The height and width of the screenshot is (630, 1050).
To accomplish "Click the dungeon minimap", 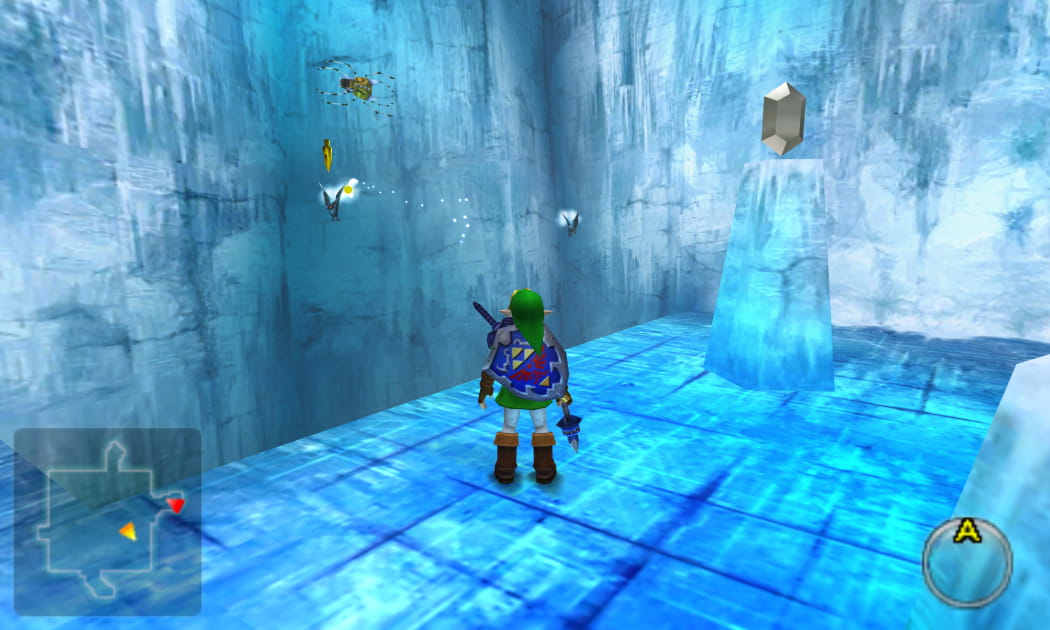I will tap(107, 521).
